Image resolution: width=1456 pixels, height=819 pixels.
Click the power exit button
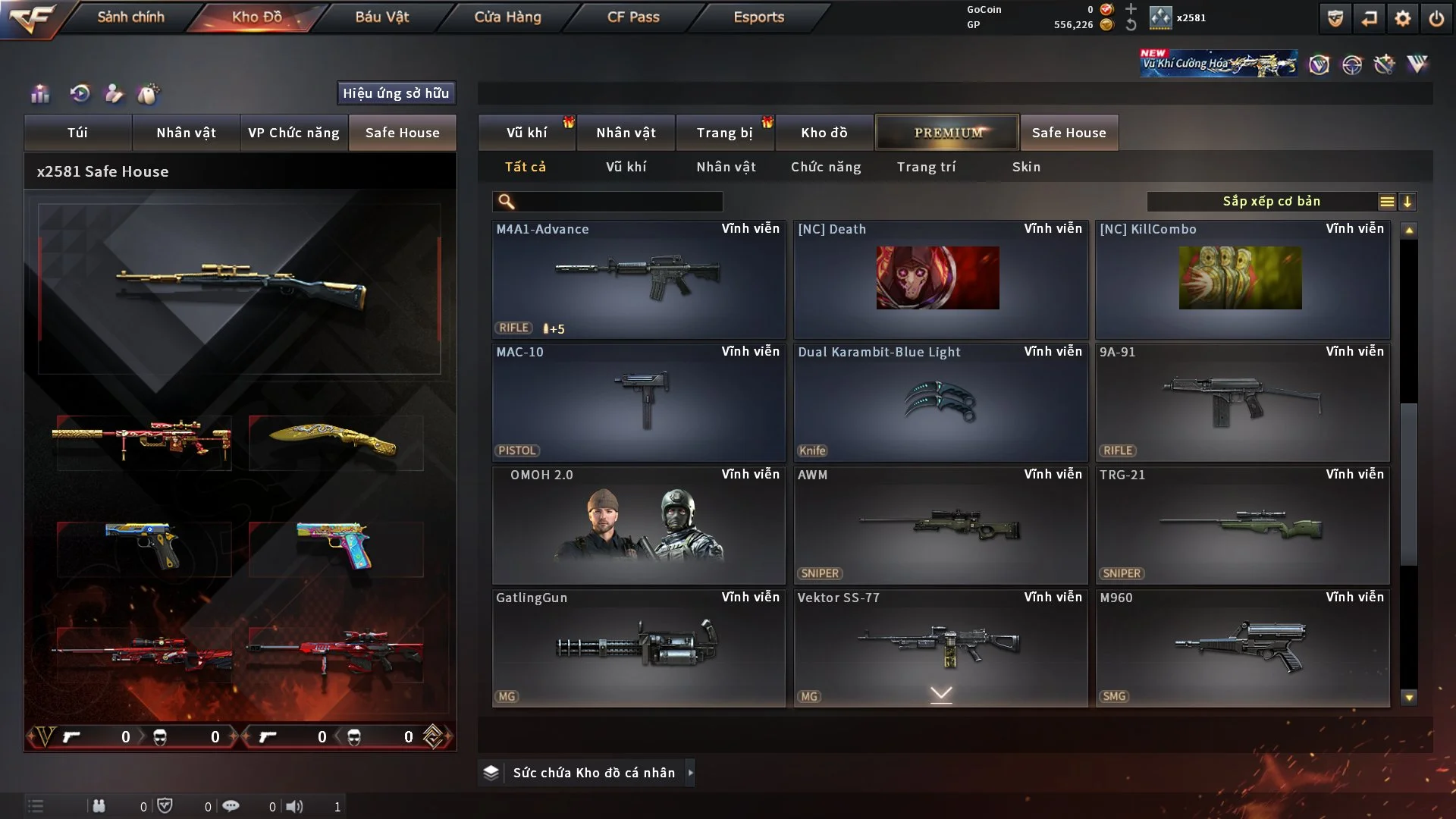tap(1436, 18)
